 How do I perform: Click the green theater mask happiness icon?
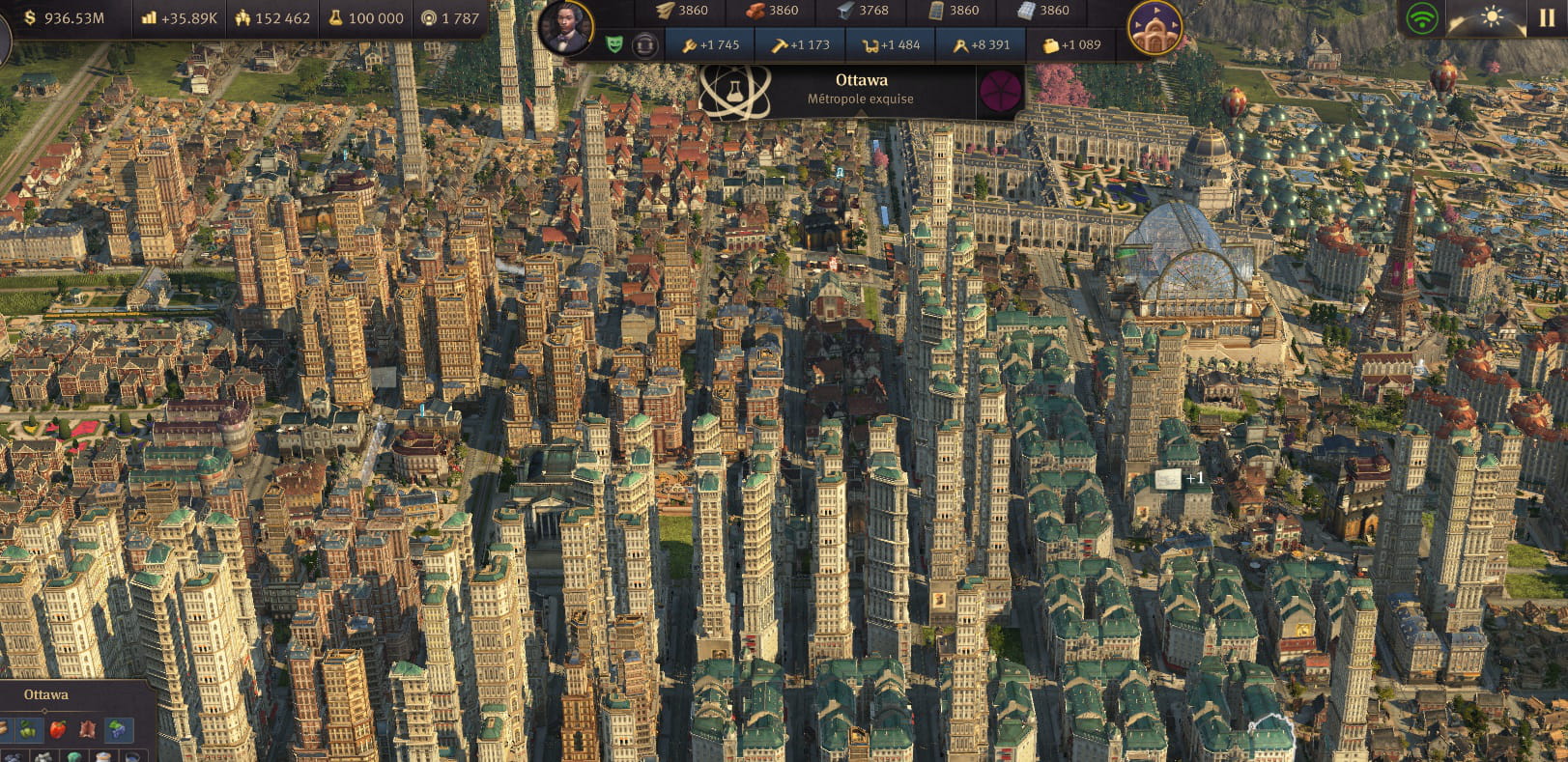(614, 44)
